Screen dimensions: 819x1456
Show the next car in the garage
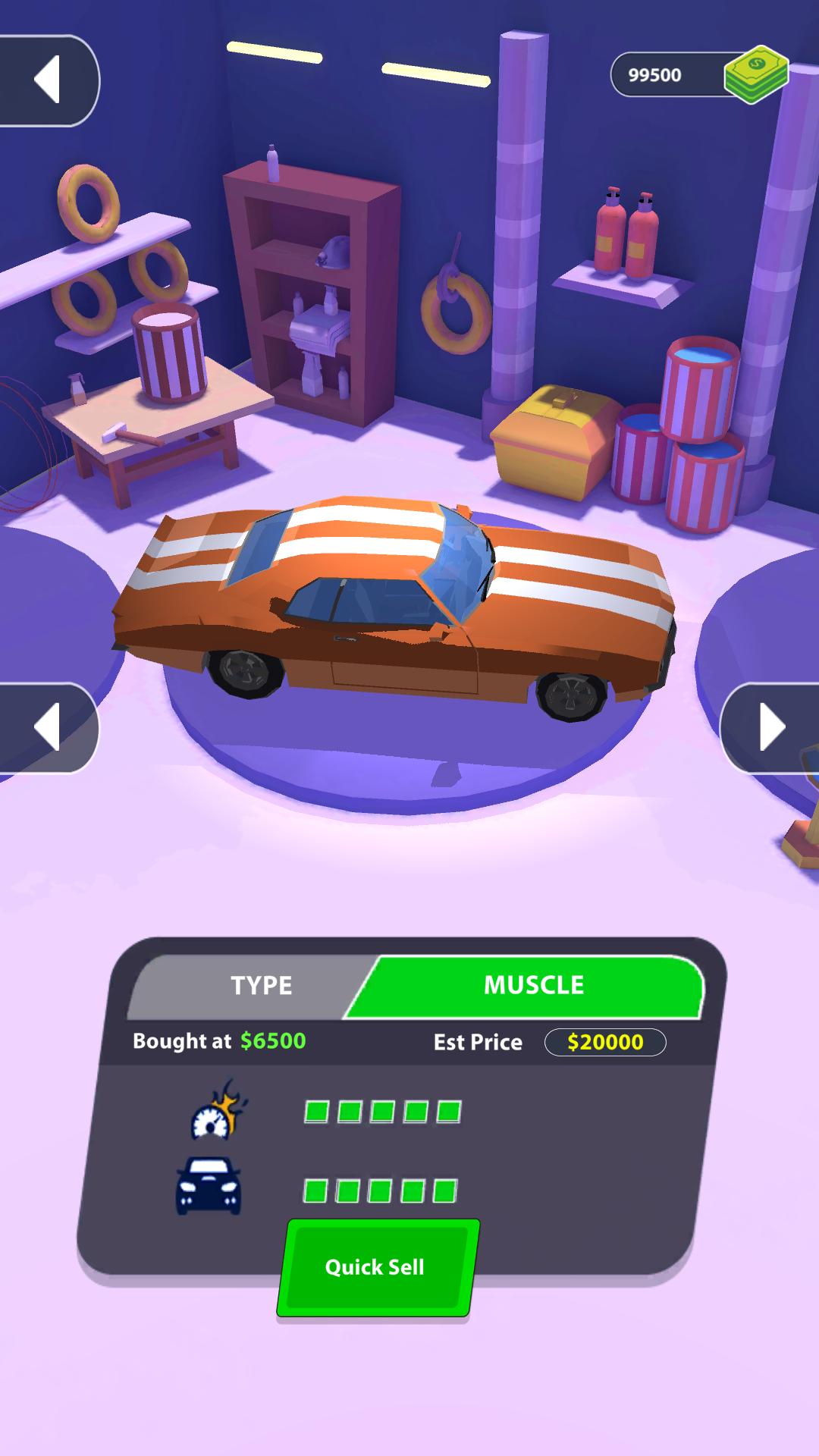click(x=771, y=728)
